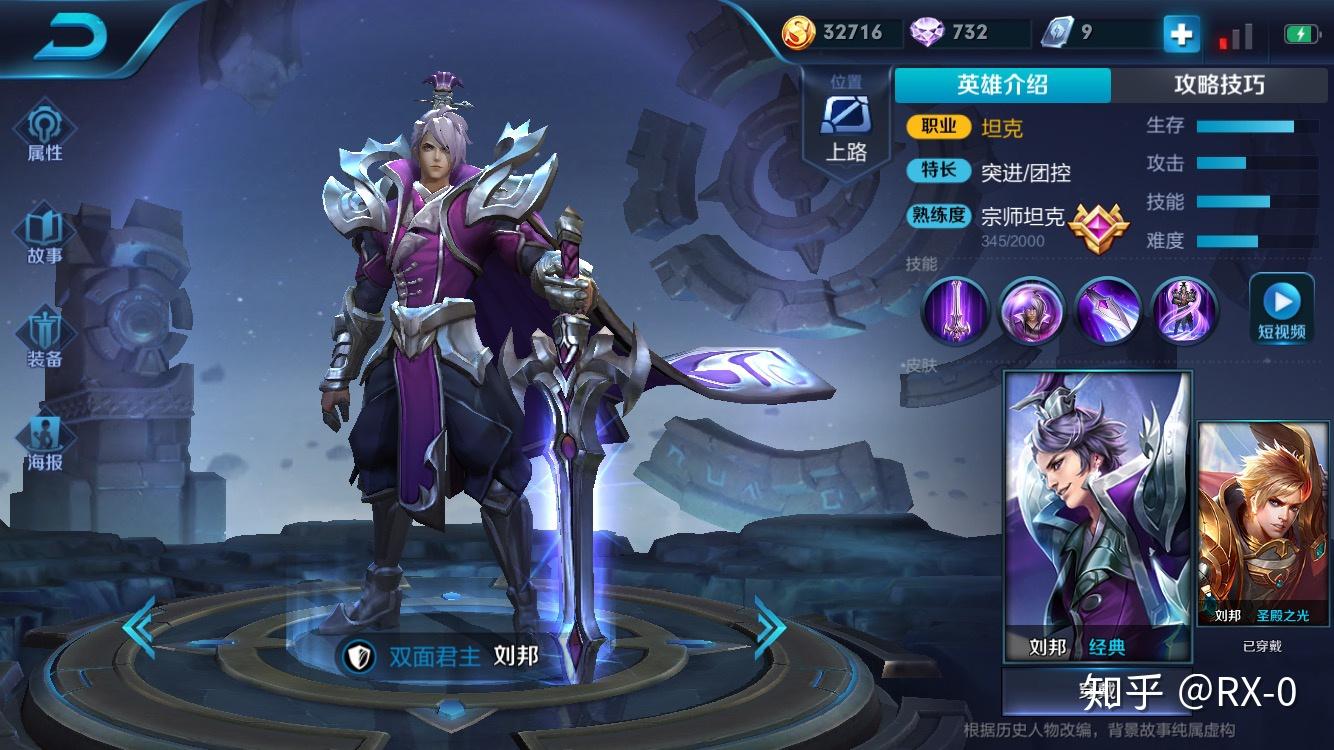Choose the 刘邦 经典 classic skin card
This screenshot has height=750, width=1334.
(x=1097, y=515)
